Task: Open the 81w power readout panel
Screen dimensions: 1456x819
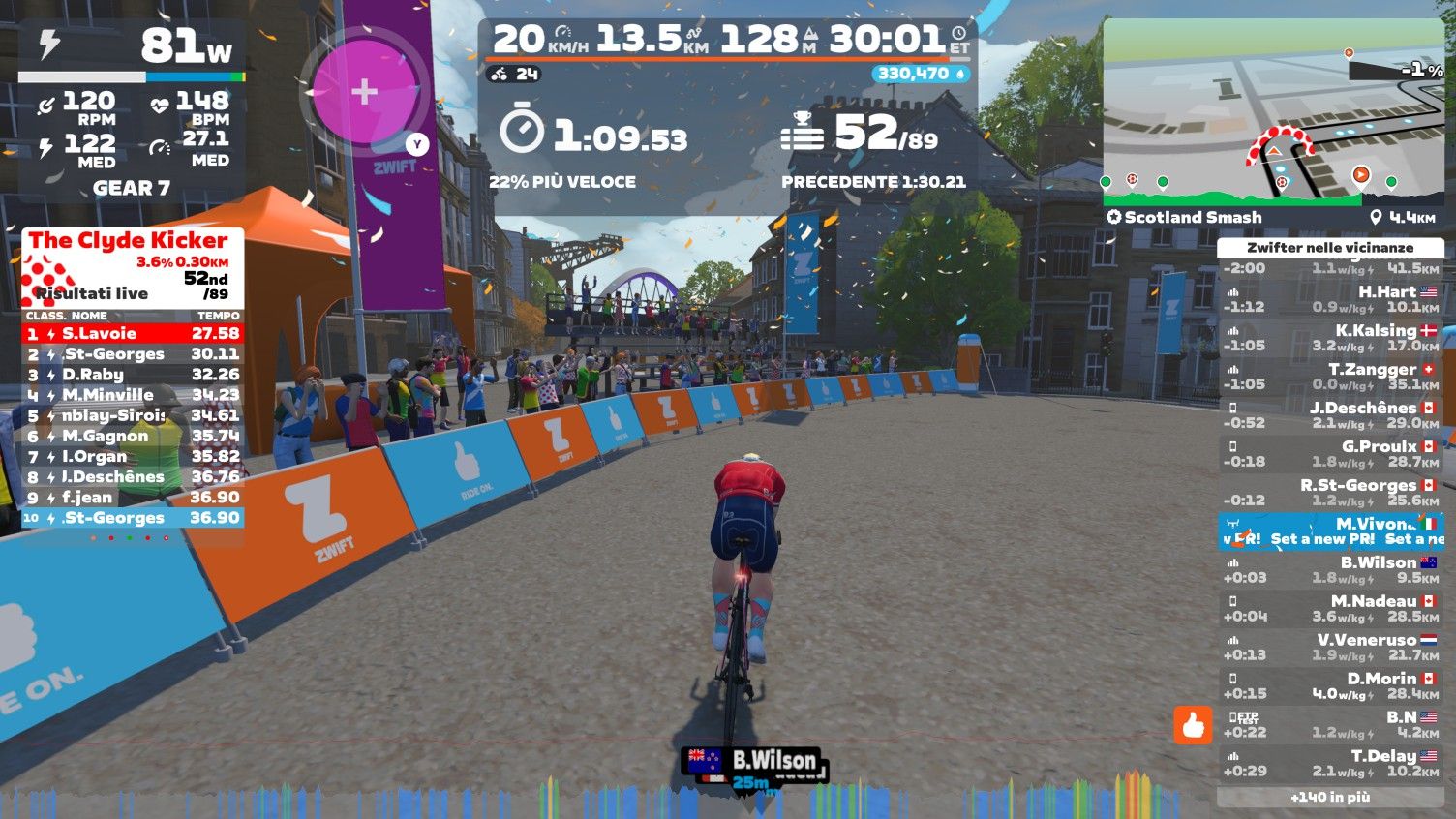Action: [x=133, y=46]
